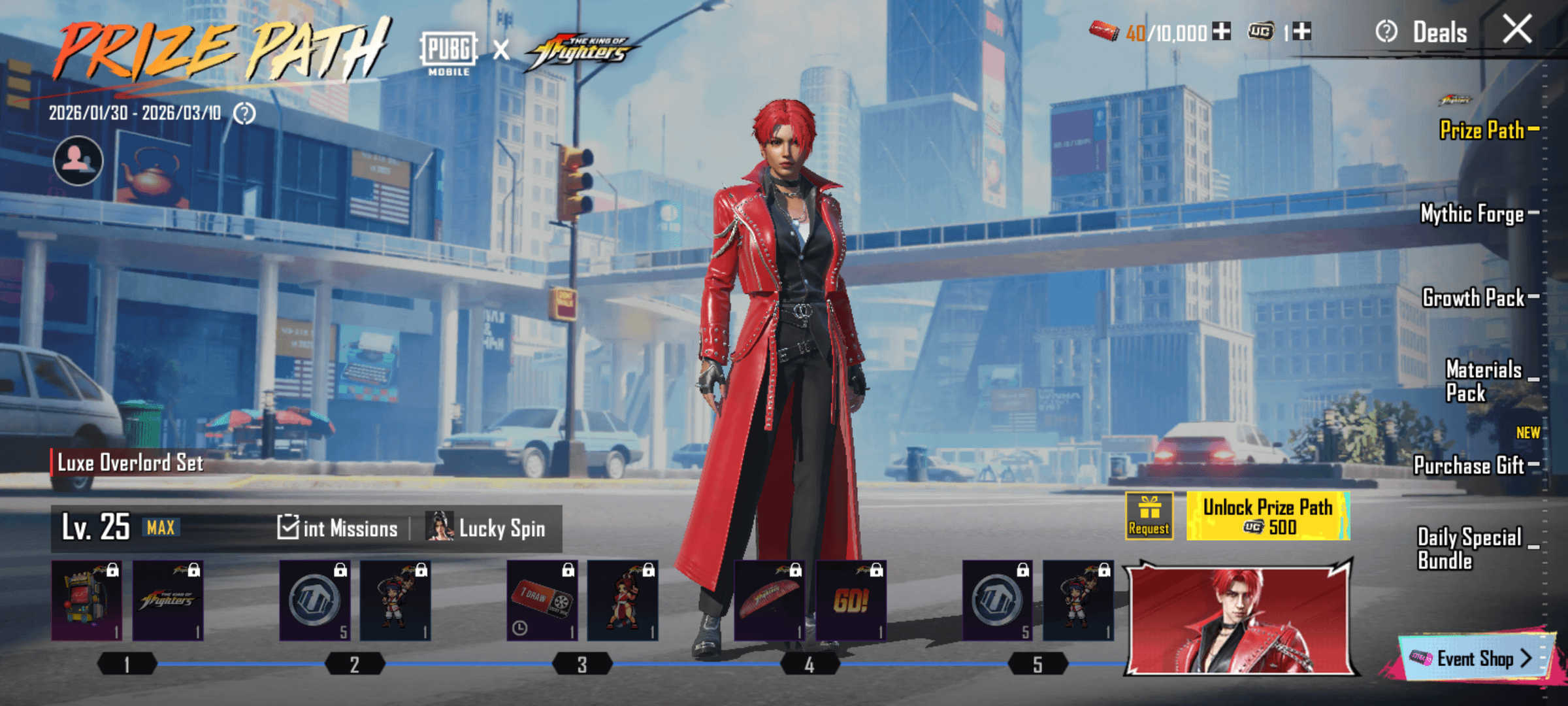Select the arcade machine reward slot
1568x706 pixels.
click(x=87, y=600)
